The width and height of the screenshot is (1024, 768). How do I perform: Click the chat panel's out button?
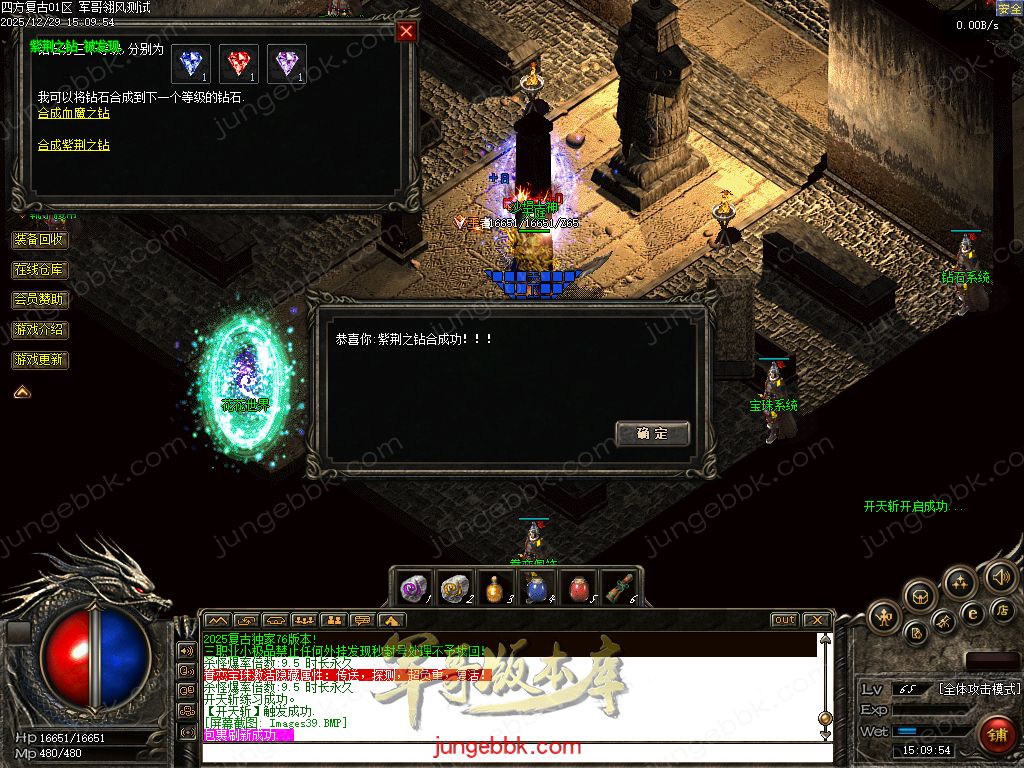(785, 620)
